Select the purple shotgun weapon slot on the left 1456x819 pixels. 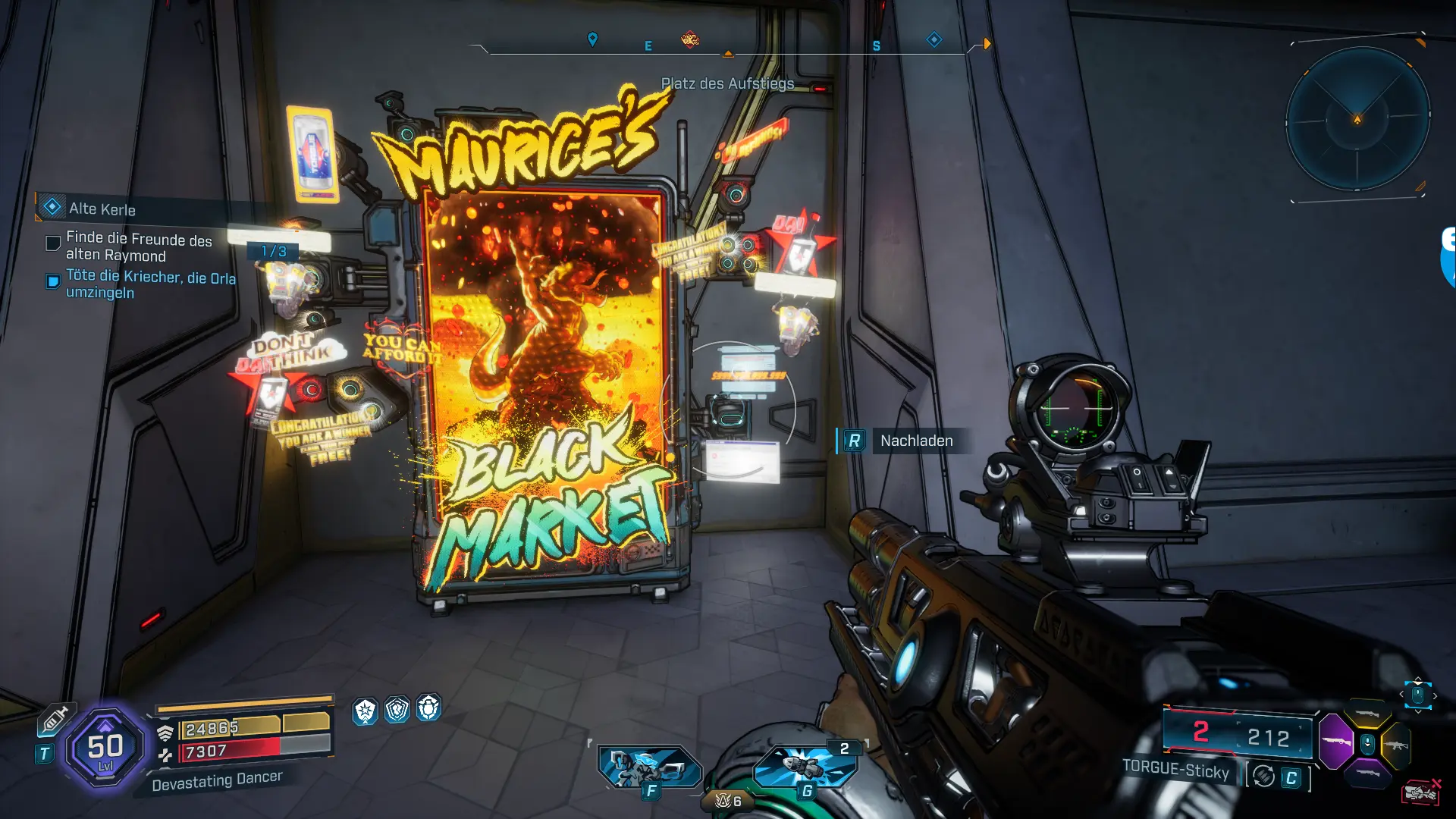1336,741
